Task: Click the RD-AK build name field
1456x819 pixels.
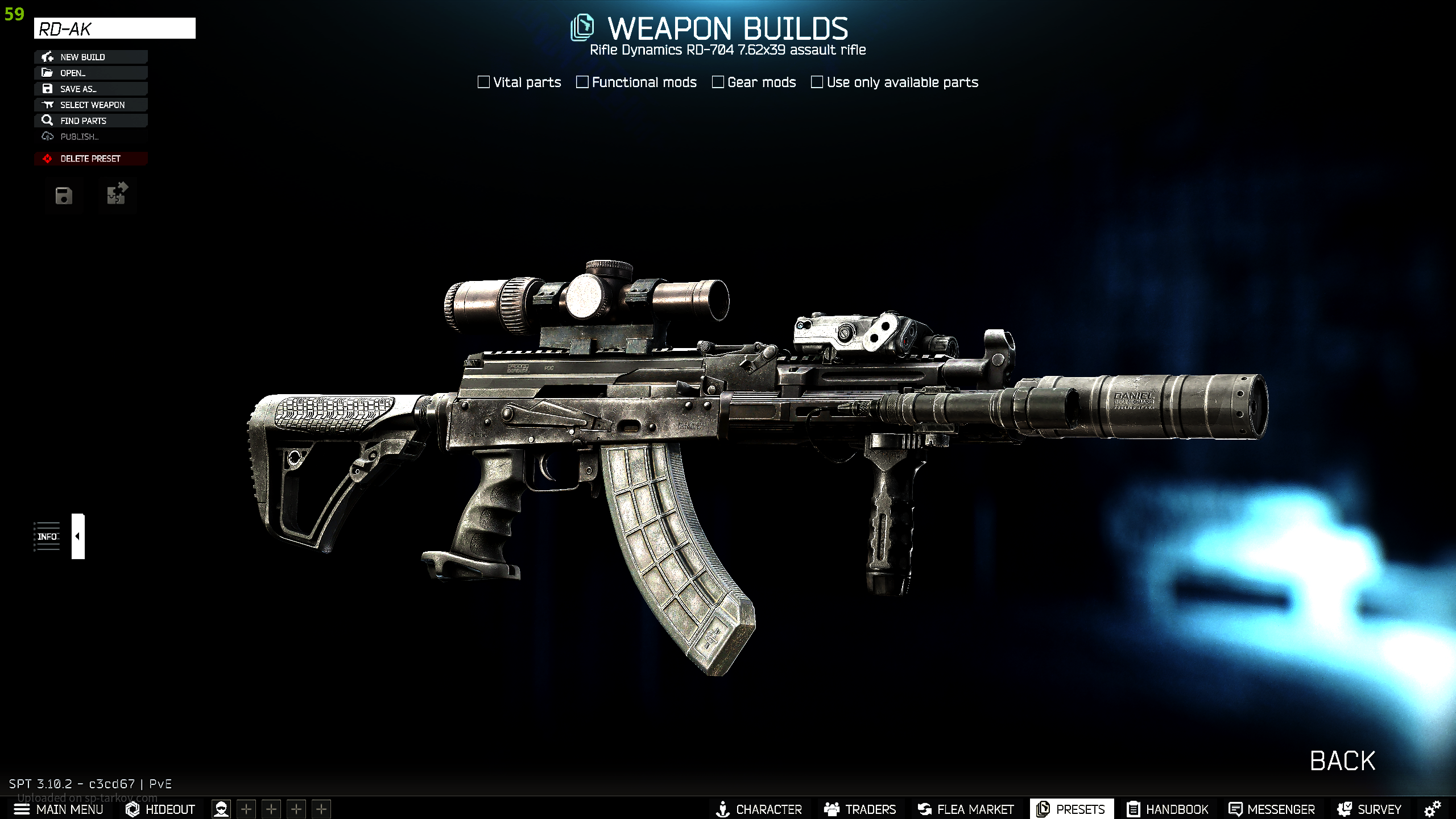Action: pyautogui.click(x=114, y=28)
